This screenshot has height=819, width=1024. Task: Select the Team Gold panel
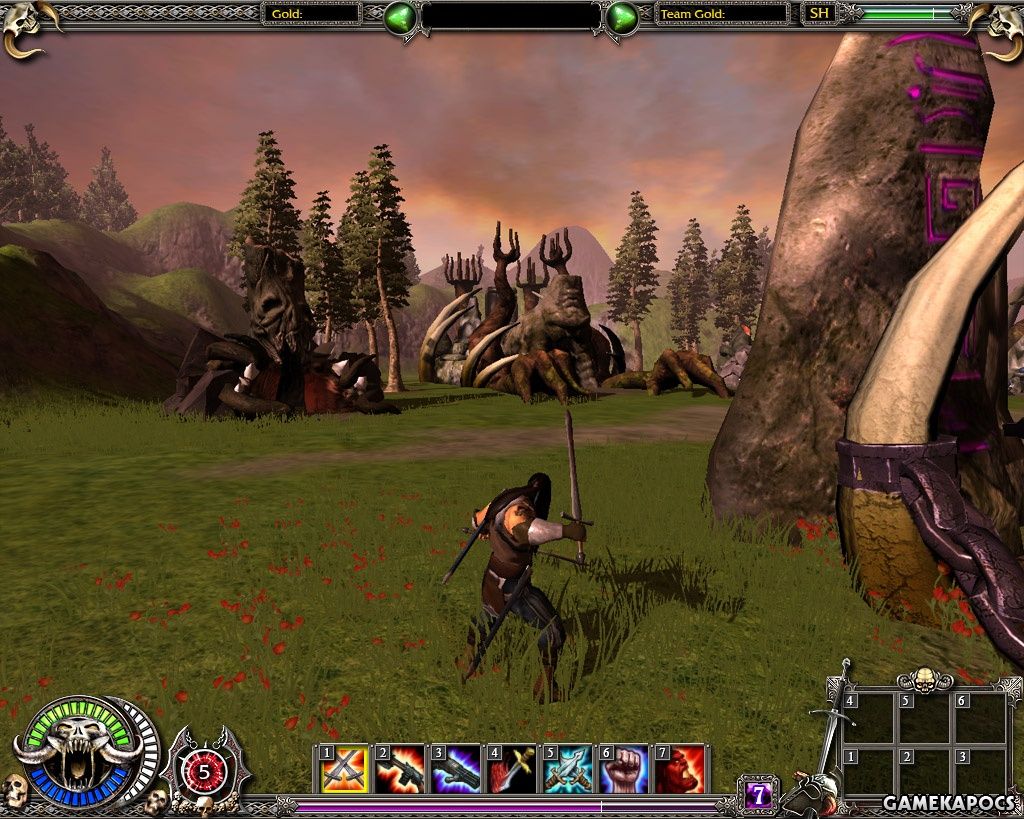point(722,13)
